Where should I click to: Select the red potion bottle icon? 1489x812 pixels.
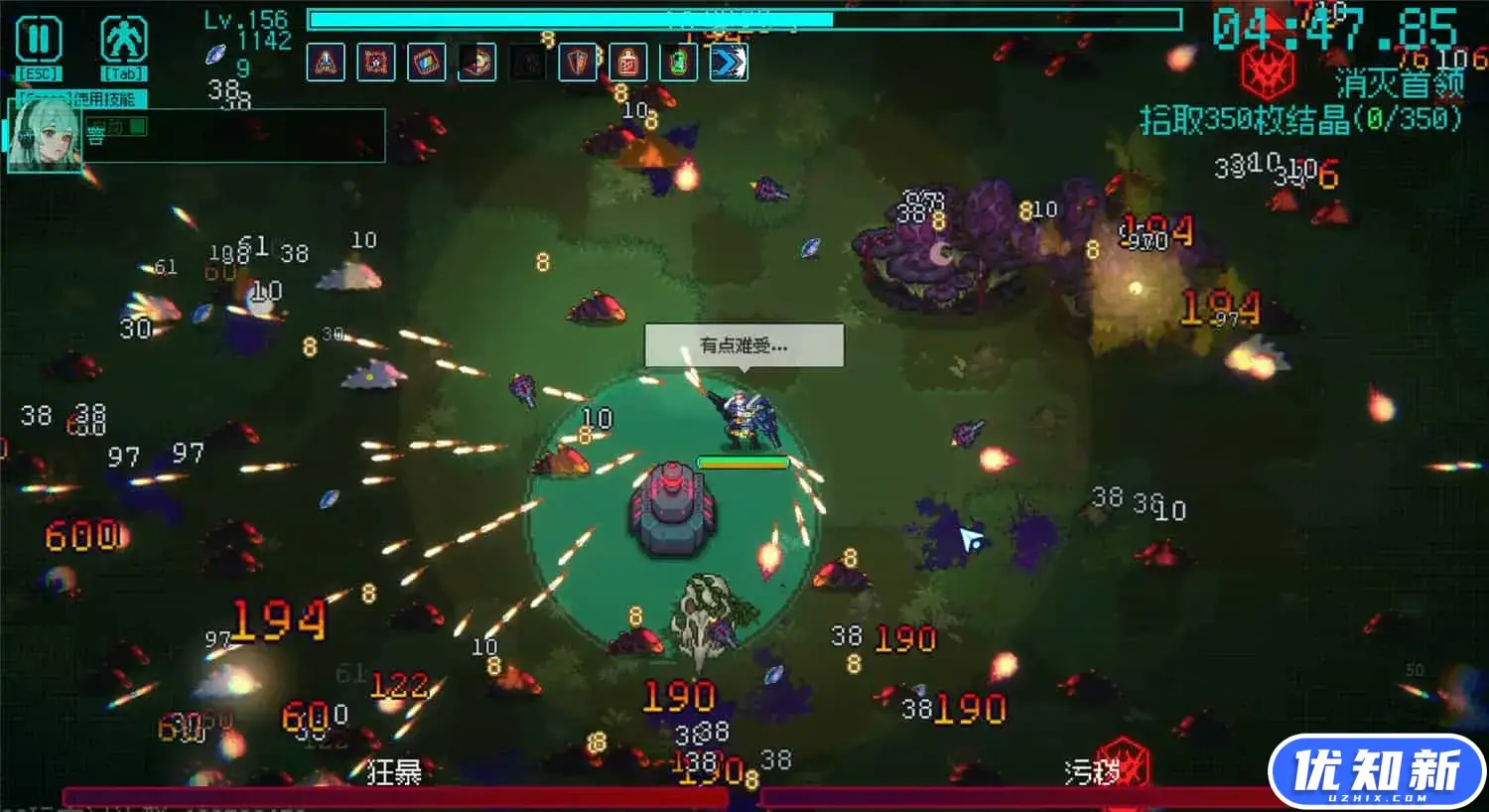click(628, 63)
